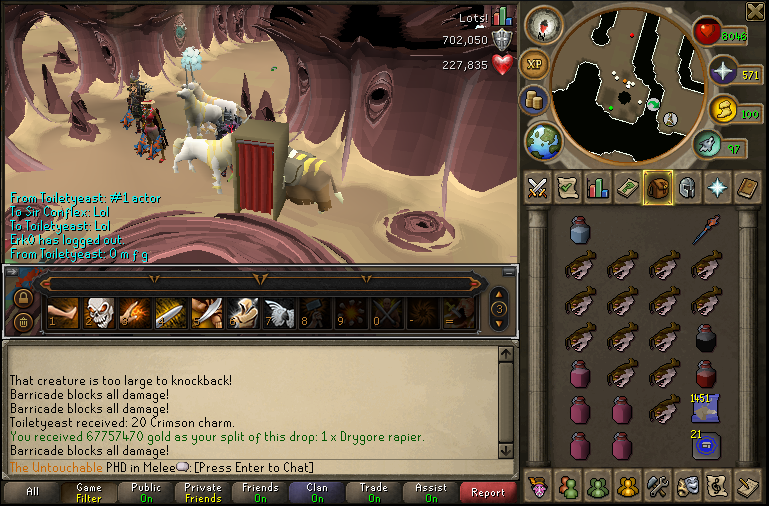Switch chat filter to Clan
Image resolution: width=769 pixels, height=506 pixels.
pos(316,492)
